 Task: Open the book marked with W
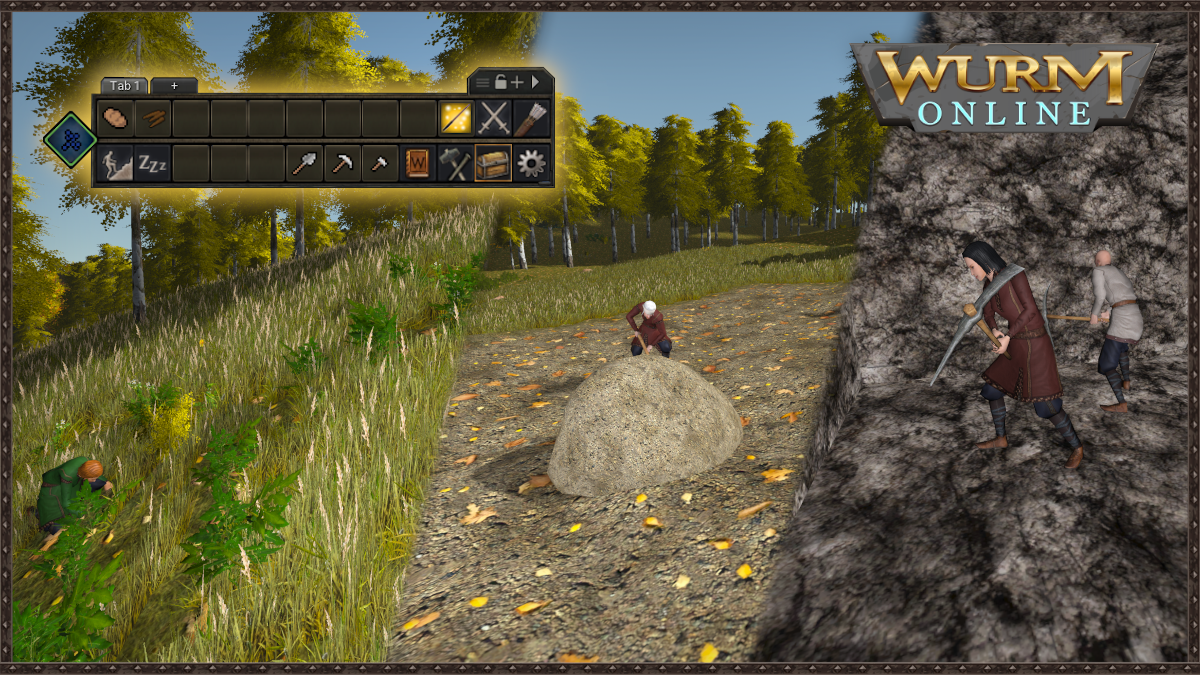pyautogui.click(x=418, y=162)
